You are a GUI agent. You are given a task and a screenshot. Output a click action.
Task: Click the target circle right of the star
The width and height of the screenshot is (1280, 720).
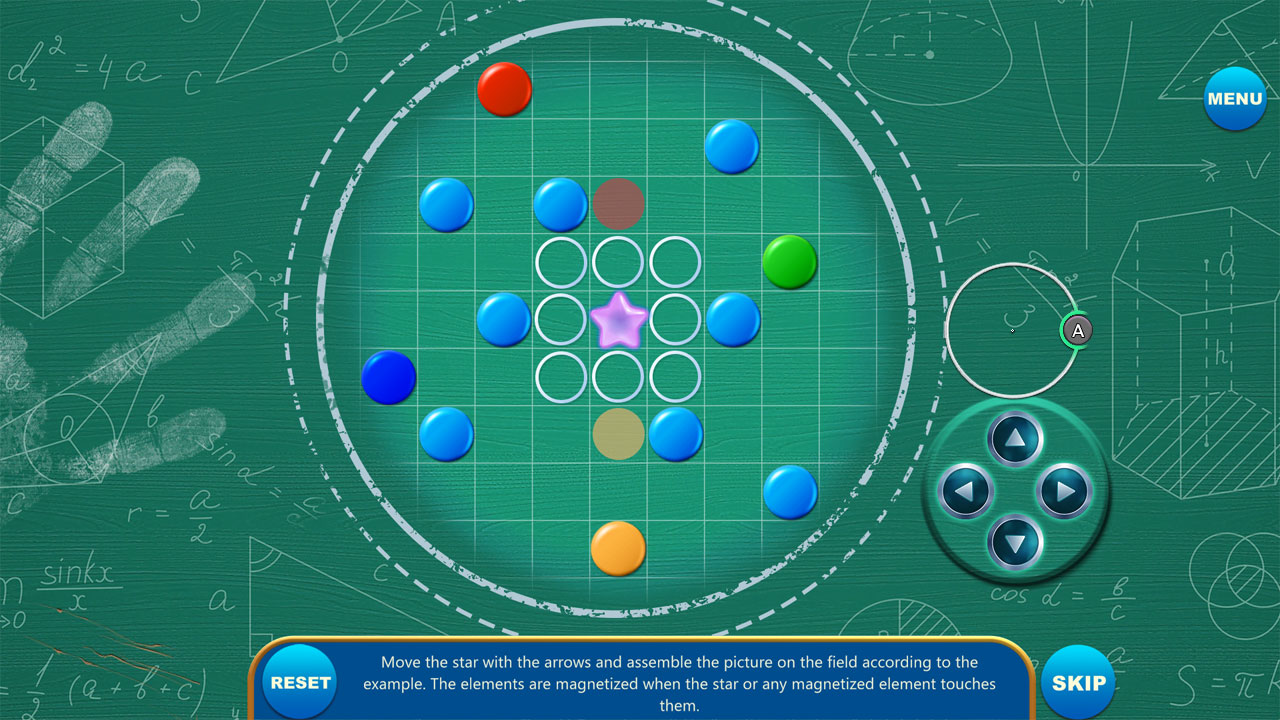click(x=676, y=318)
